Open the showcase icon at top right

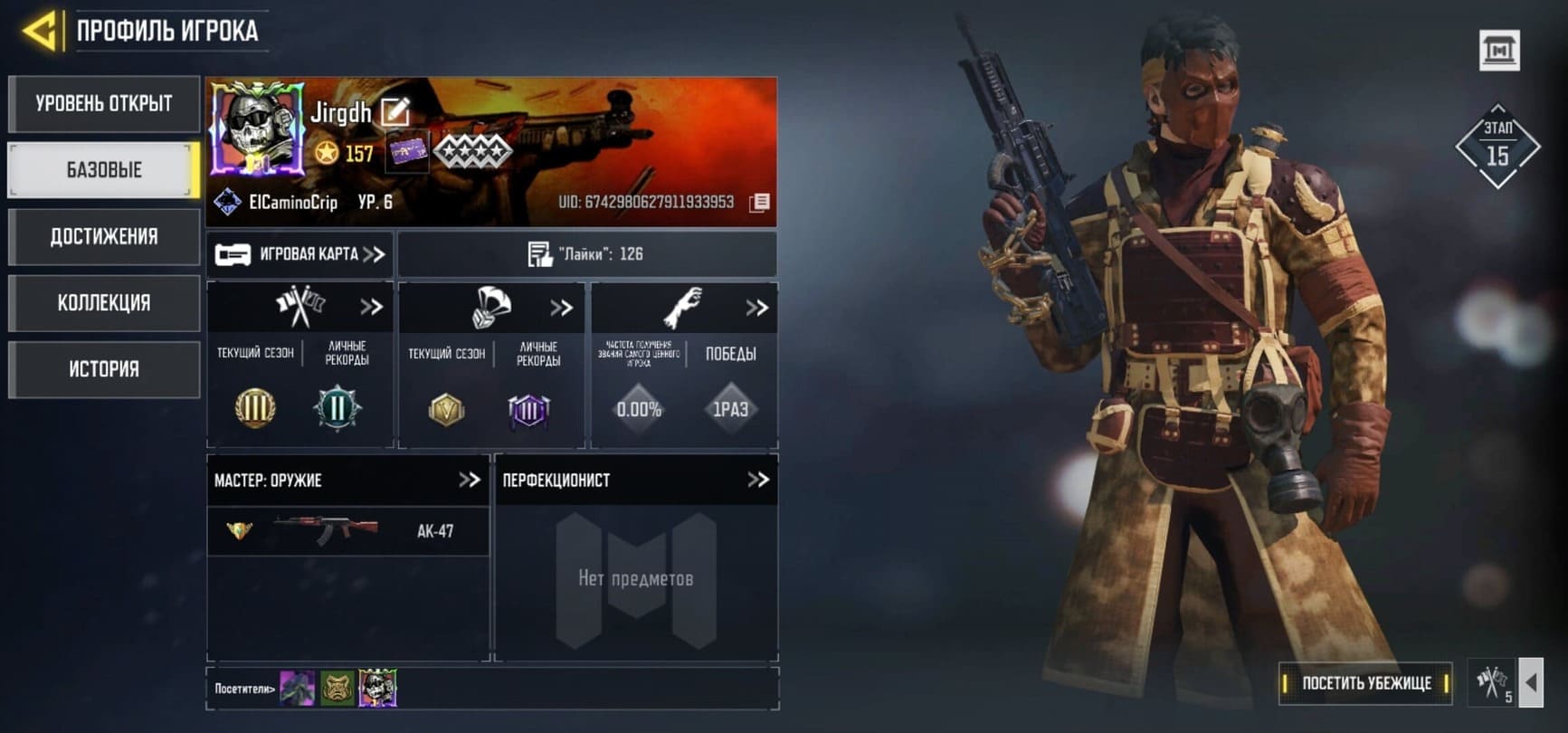point(1498,51)
